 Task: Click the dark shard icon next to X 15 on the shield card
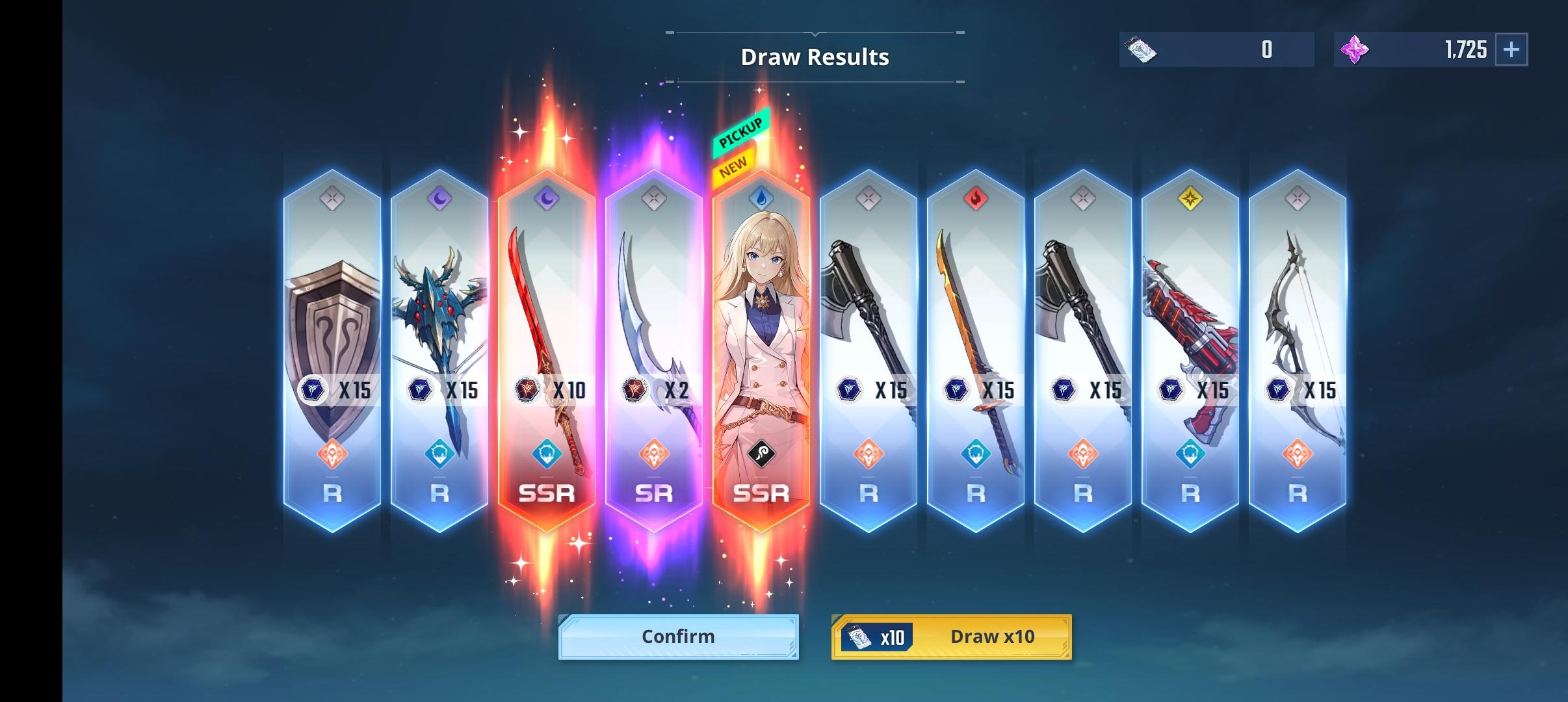314,391
